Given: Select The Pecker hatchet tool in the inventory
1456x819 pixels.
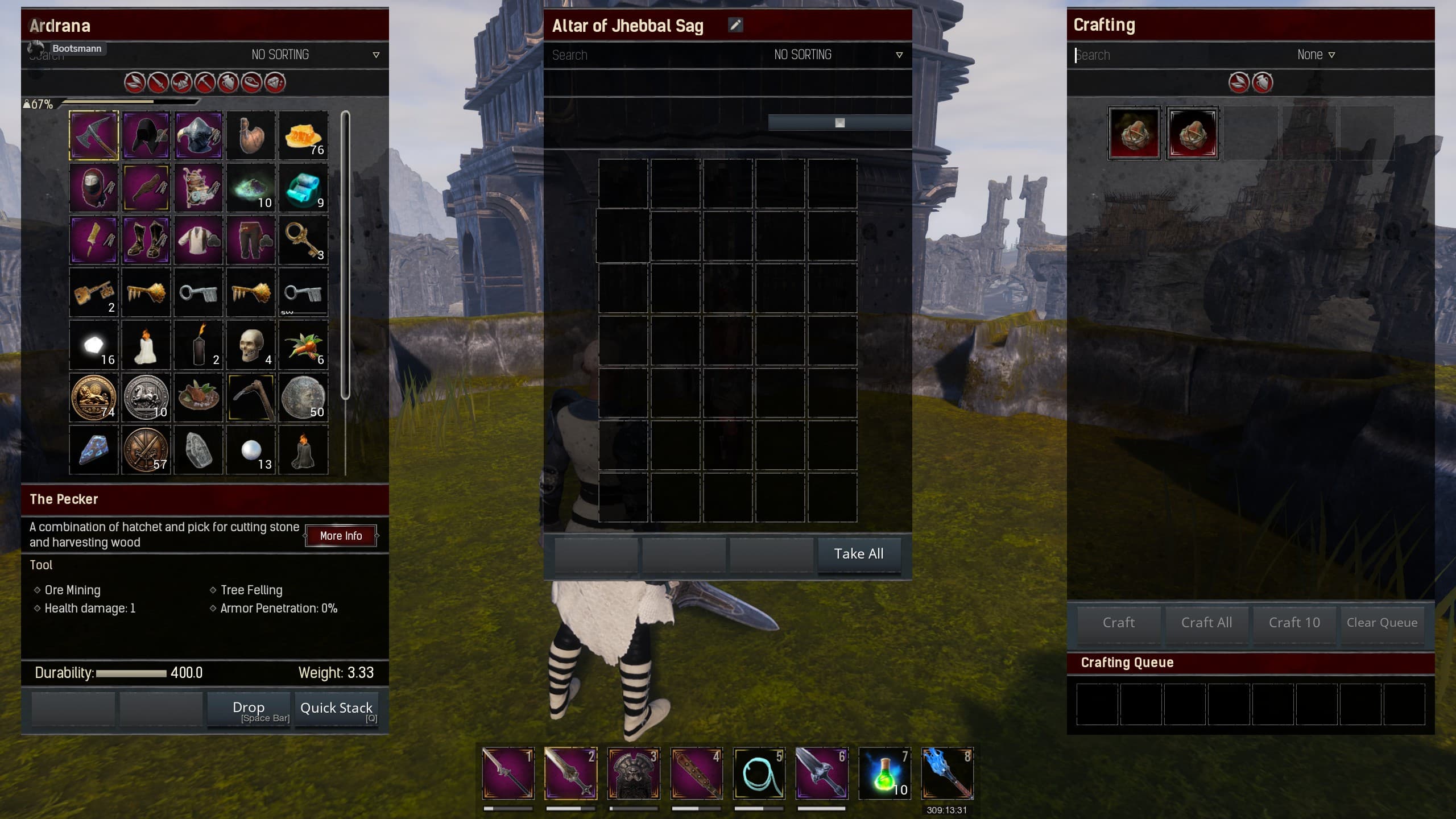Looking at the screenshot, I should pyautogui.click(x=93, y=135).
